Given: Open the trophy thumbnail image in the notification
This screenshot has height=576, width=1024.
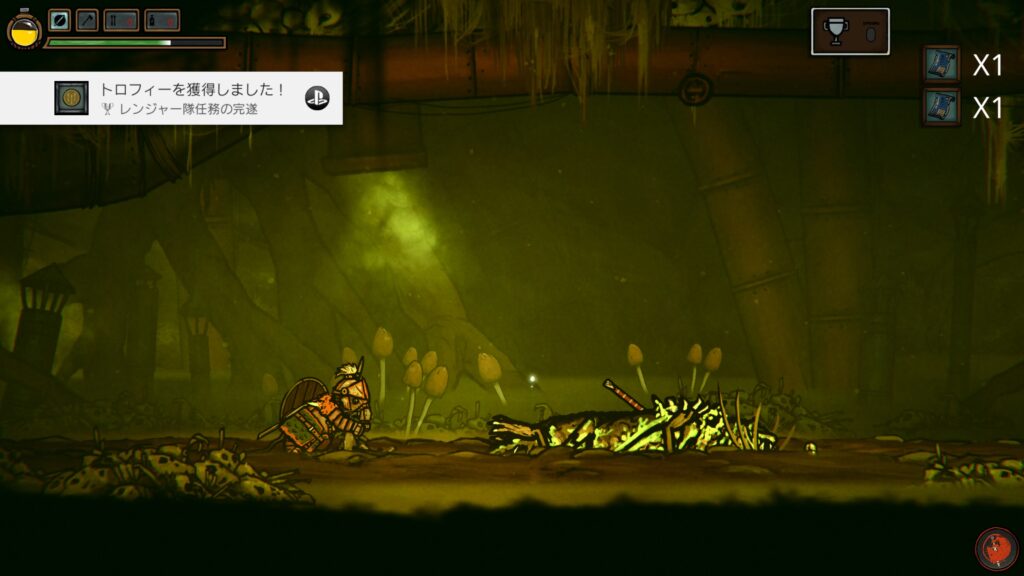Looking at the screenshot, I should point(71,98).
